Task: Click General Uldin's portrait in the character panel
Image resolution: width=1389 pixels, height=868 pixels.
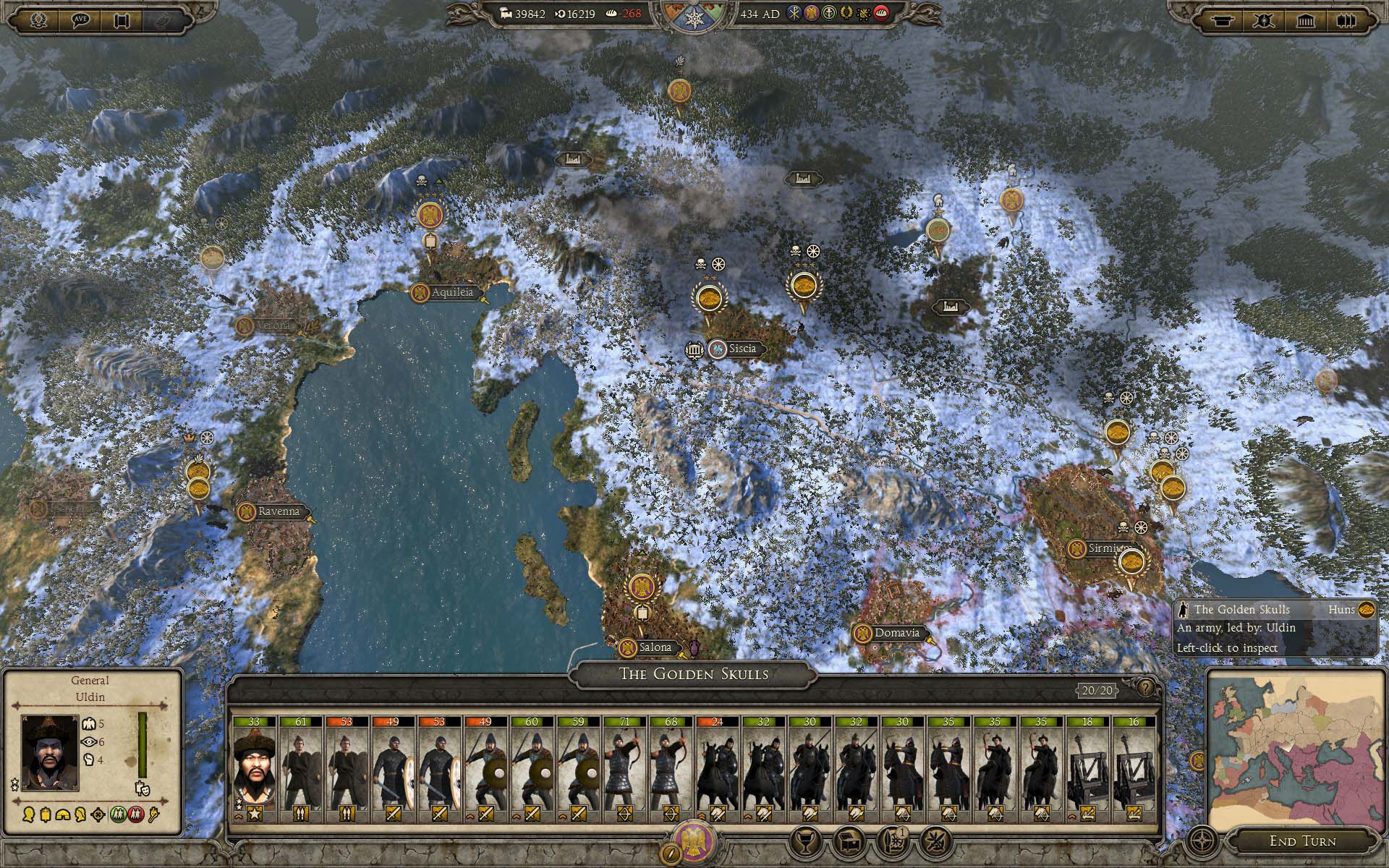Action: tap(49, 752)
